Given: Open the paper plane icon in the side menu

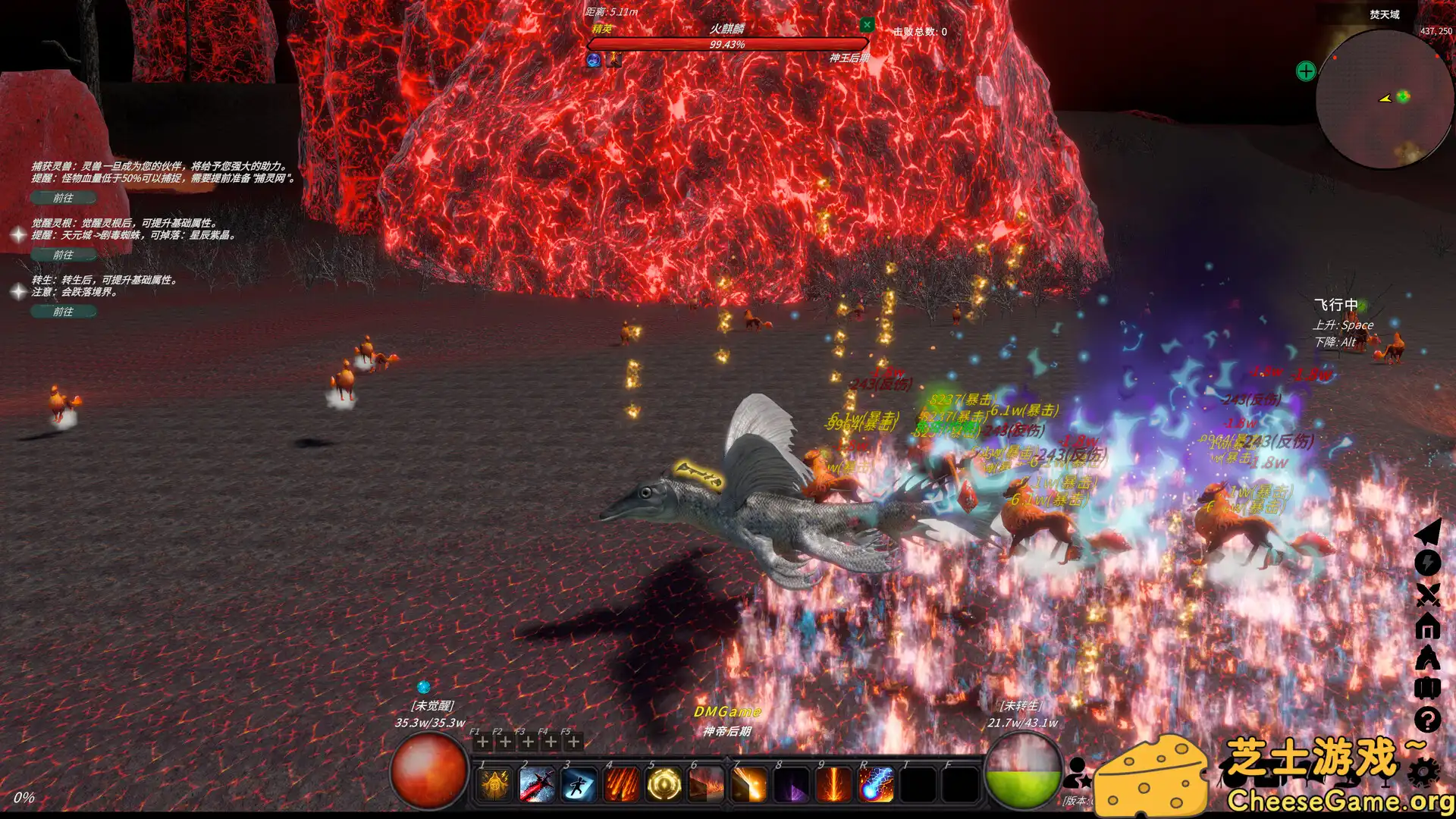Looking at the screenshot, I should pos(1427,532).
